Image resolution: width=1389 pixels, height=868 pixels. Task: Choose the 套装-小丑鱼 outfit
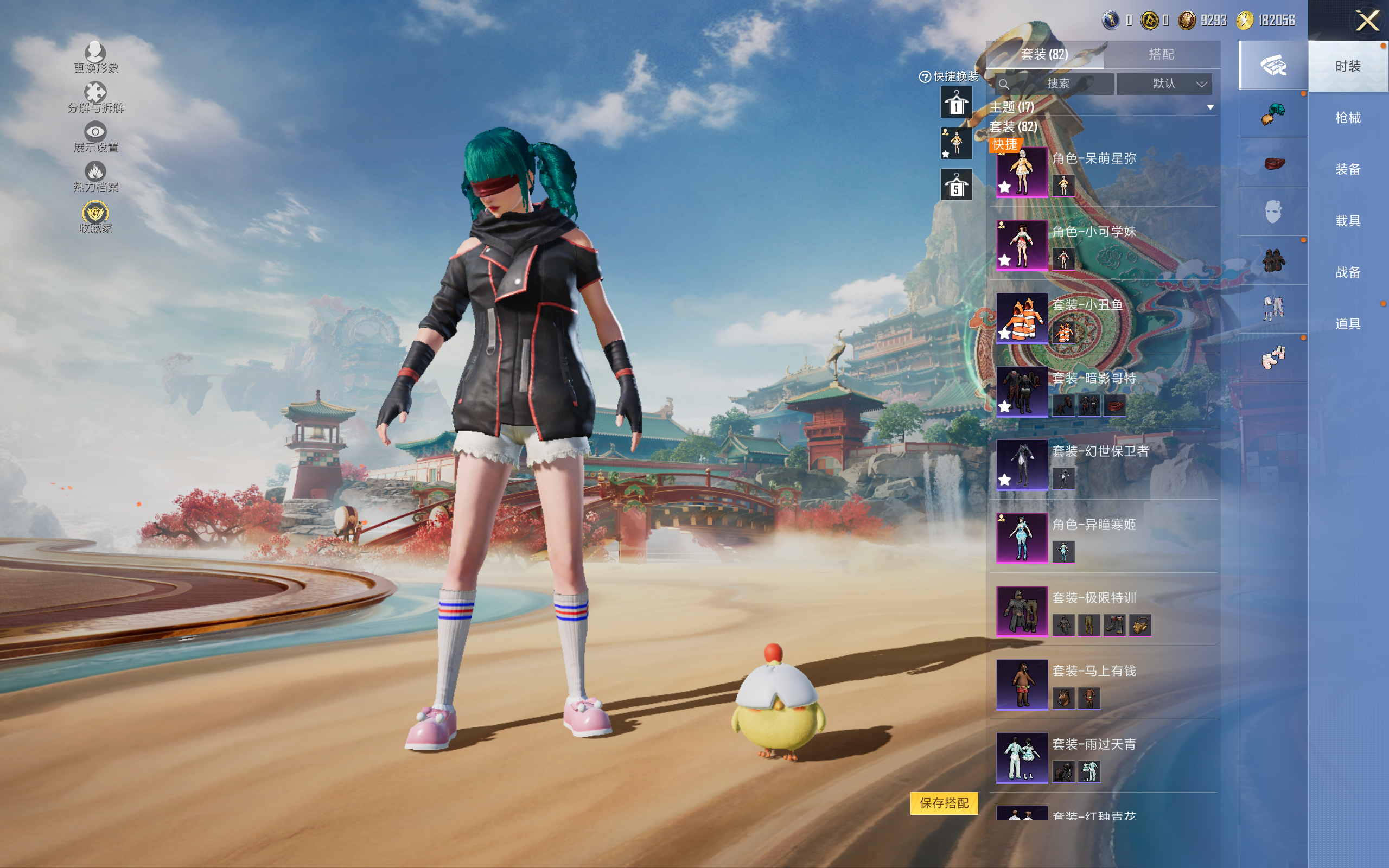[x=1022, y=318]
